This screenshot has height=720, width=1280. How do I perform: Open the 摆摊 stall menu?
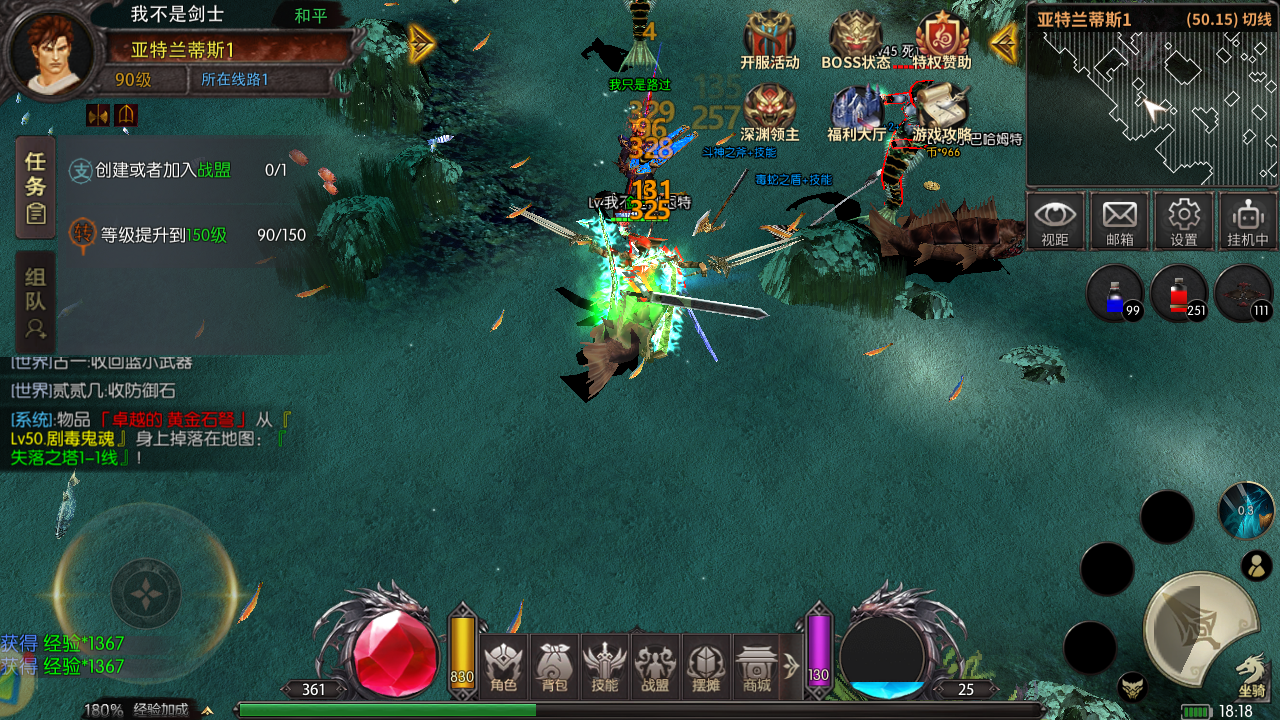706,666
